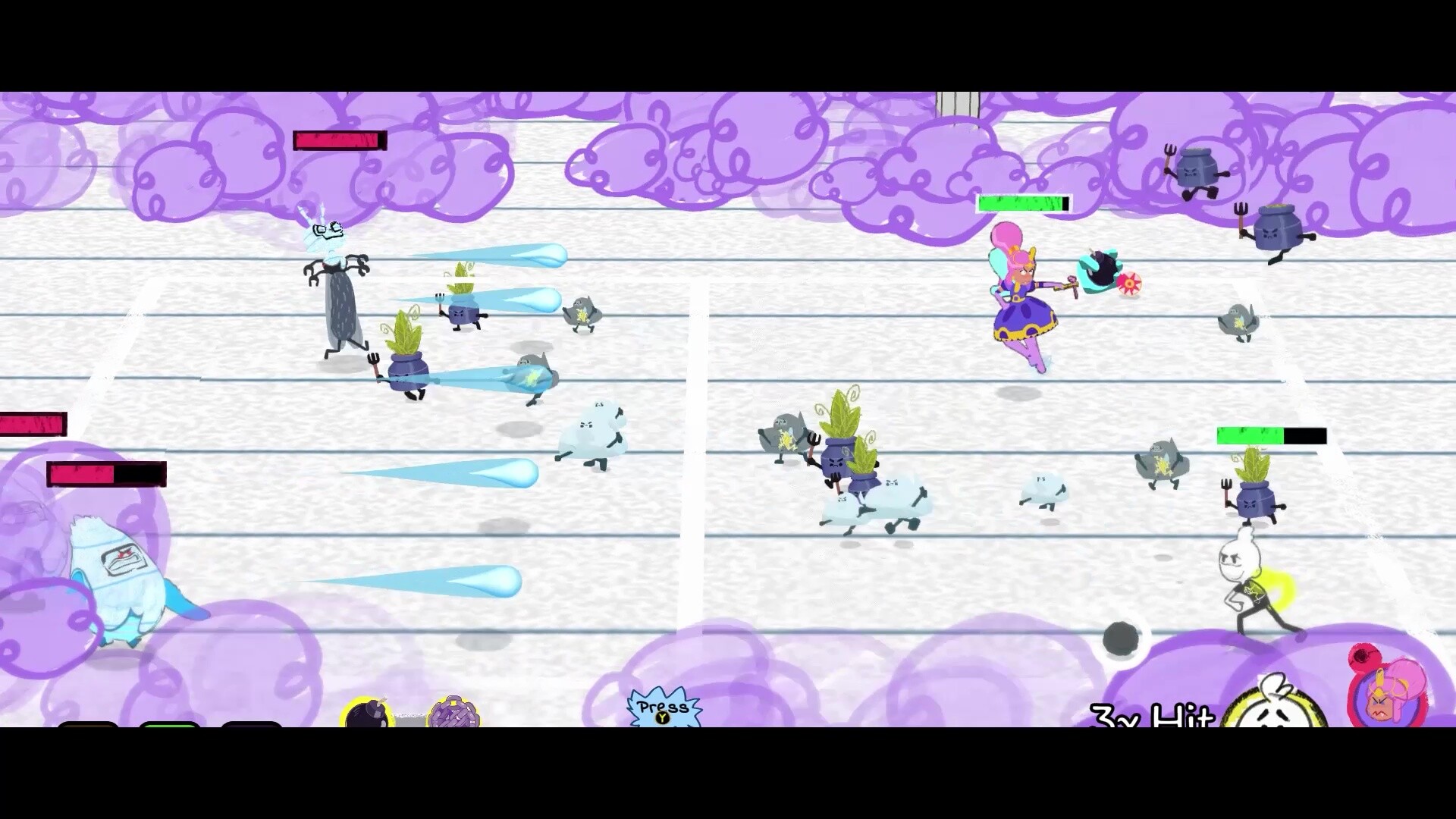Click the beach ball near the fairy character
Image resolution: width=1456 pixels, height=819 pixels.
(x=1130, y=284)
